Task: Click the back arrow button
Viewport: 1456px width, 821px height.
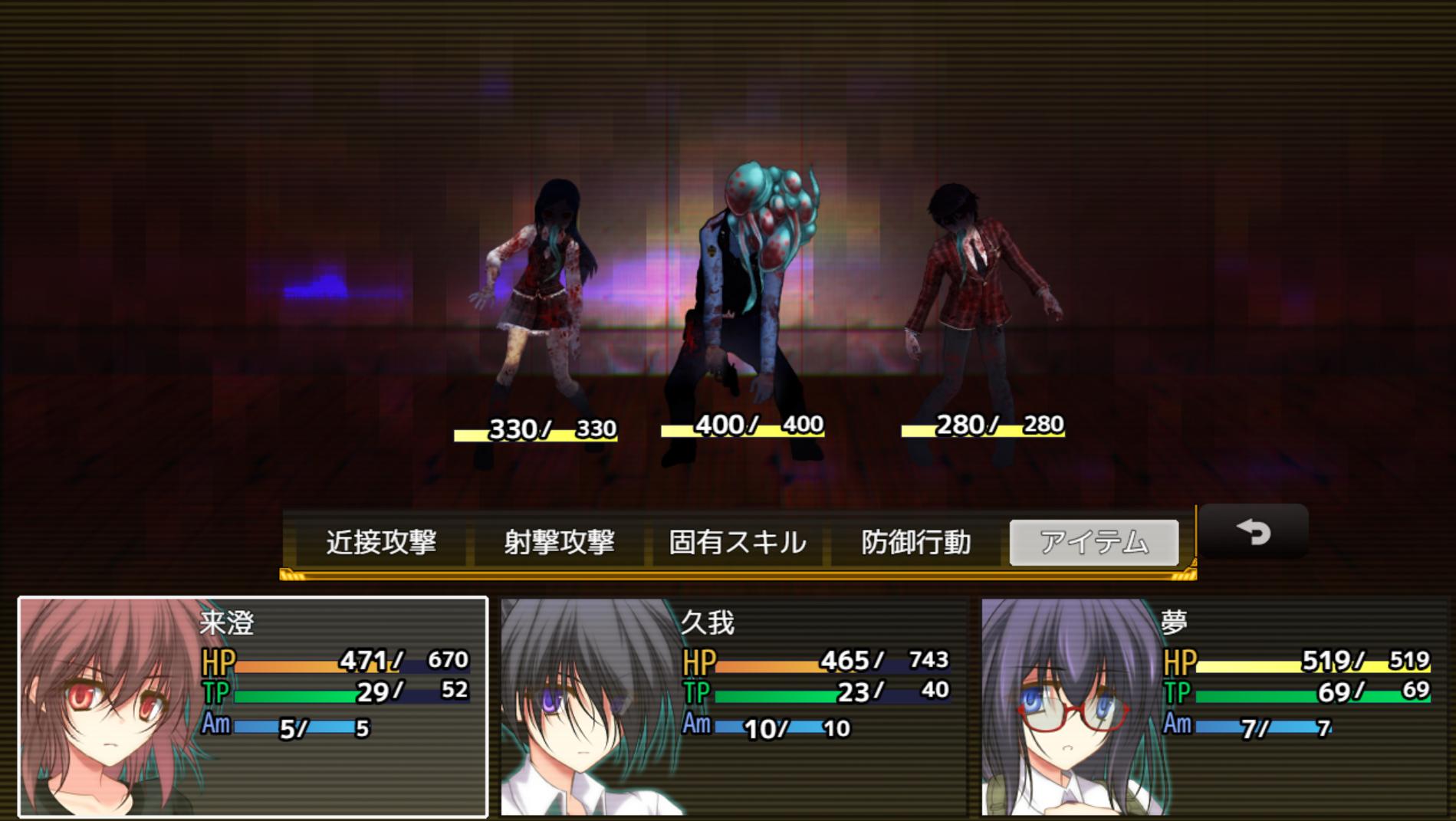Action: [1254, 531]
